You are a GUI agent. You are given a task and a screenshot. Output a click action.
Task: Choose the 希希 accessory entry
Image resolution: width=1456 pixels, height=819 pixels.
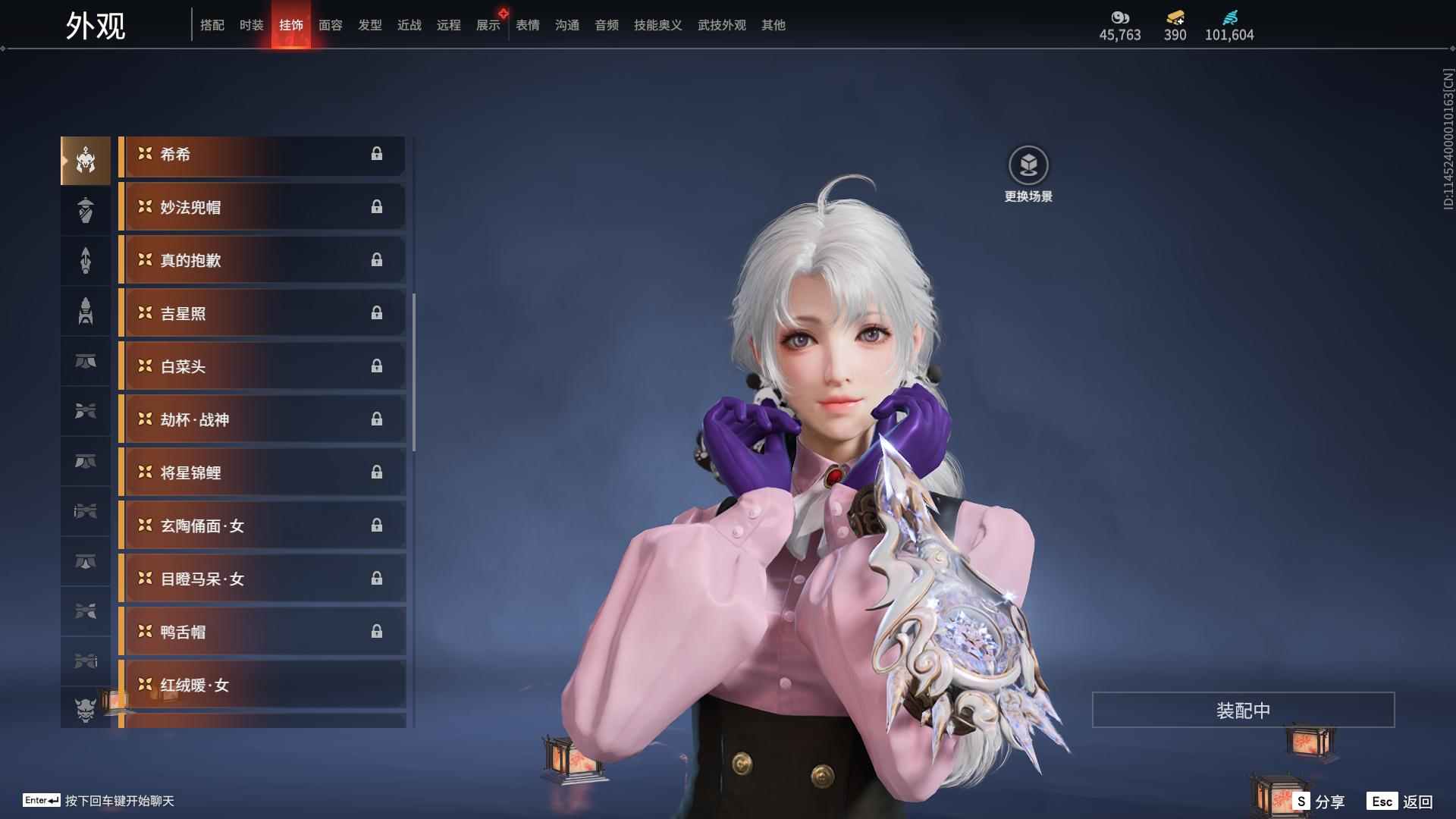pos(262,155)
